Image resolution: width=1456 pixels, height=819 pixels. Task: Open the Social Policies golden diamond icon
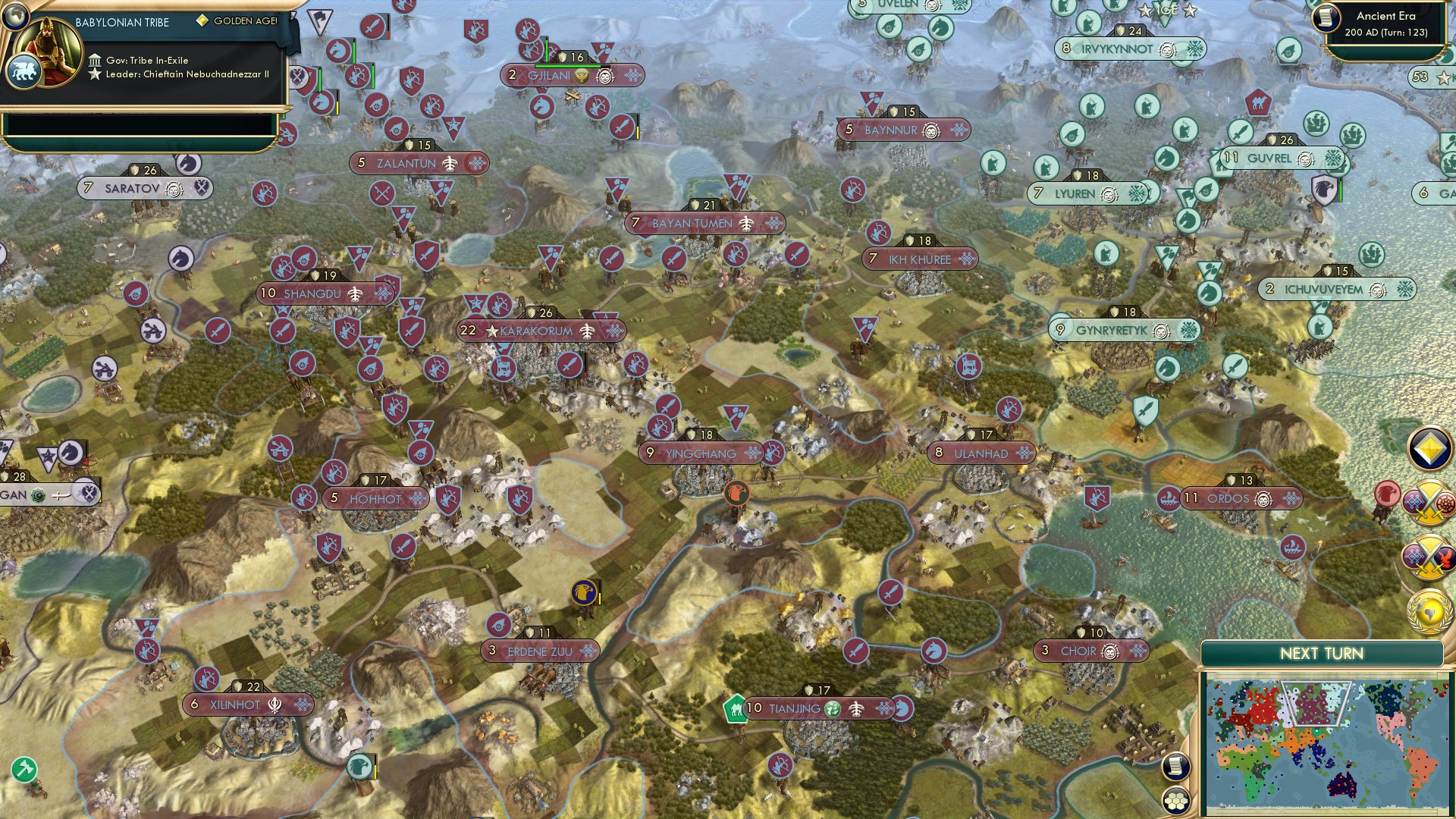(1429, 449)
